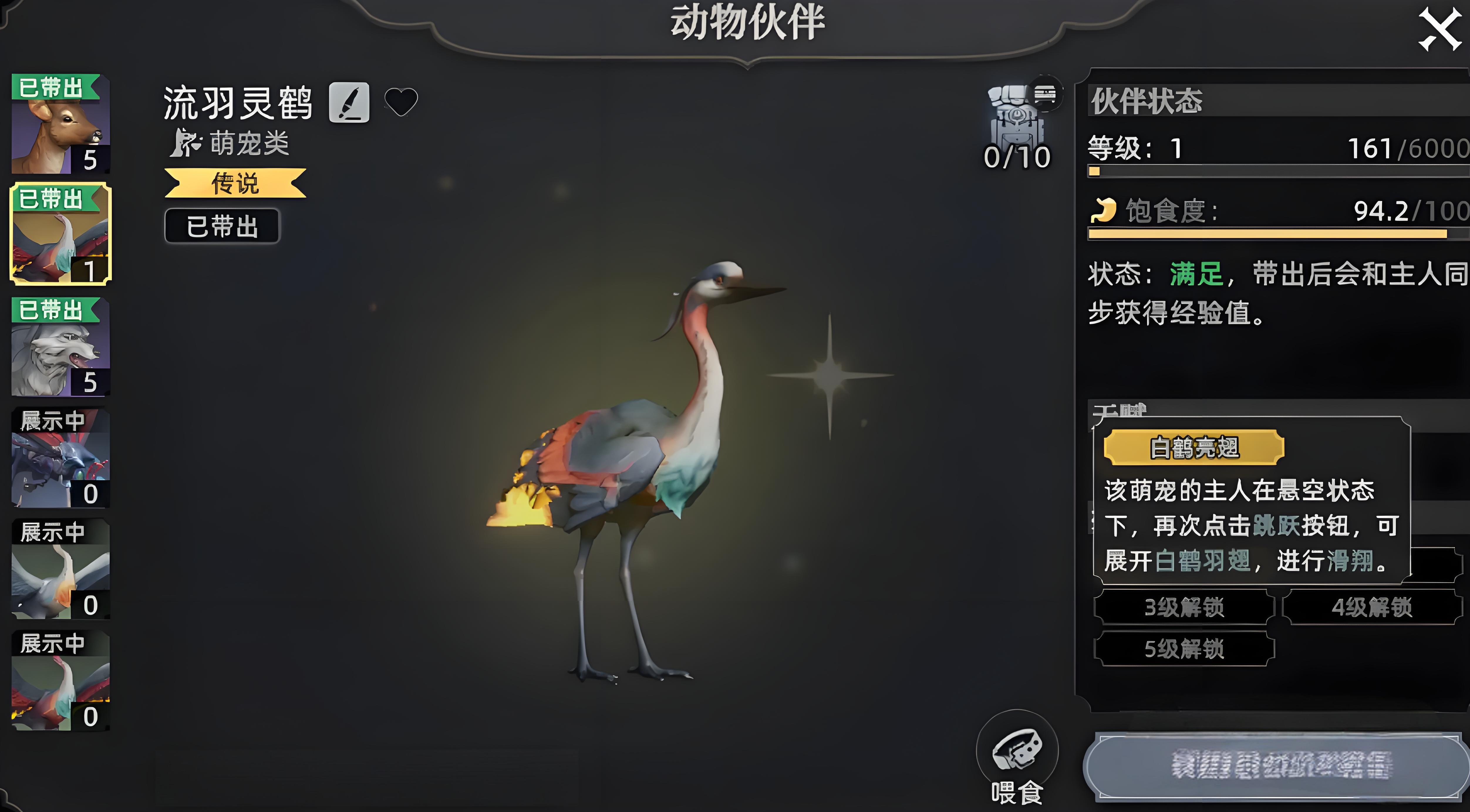Screen dimensions: 1470x812
Task: Select the dark dragon companion thumbnail
Action: click(x=60, y=458)
